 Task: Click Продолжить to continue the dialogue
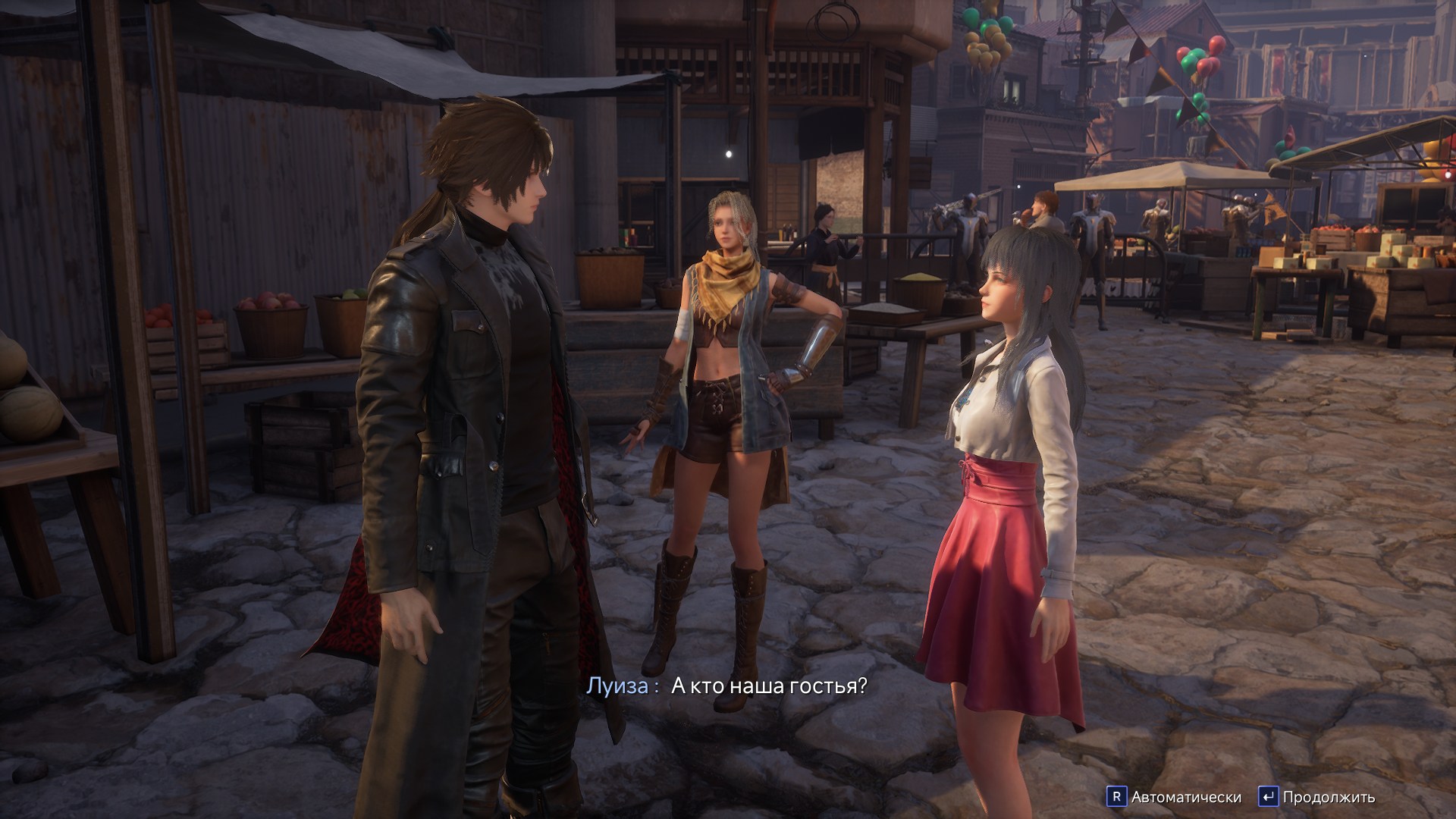1317,797
